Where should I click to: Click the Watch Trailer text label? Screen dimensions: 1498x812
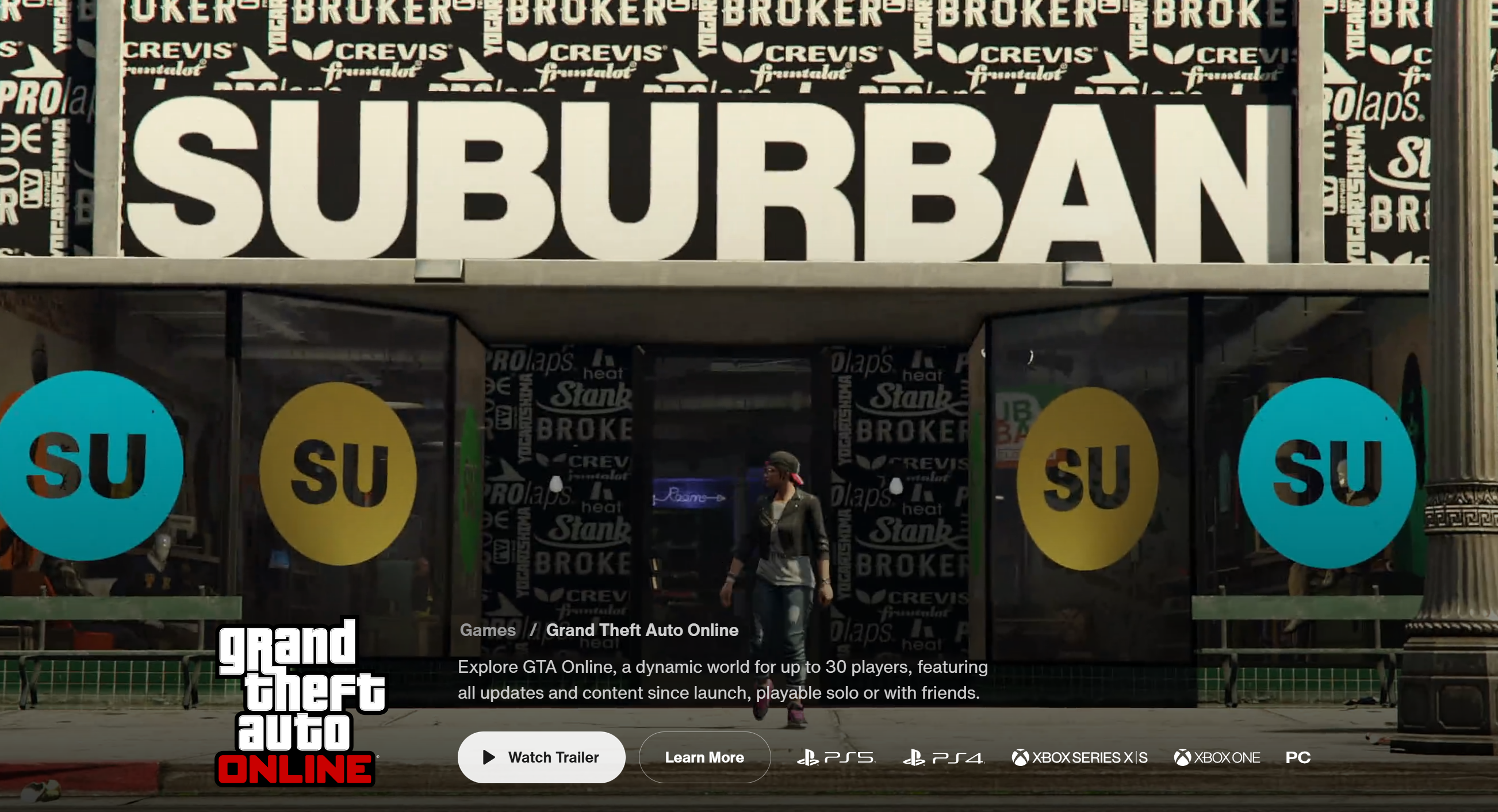[554, 757]
